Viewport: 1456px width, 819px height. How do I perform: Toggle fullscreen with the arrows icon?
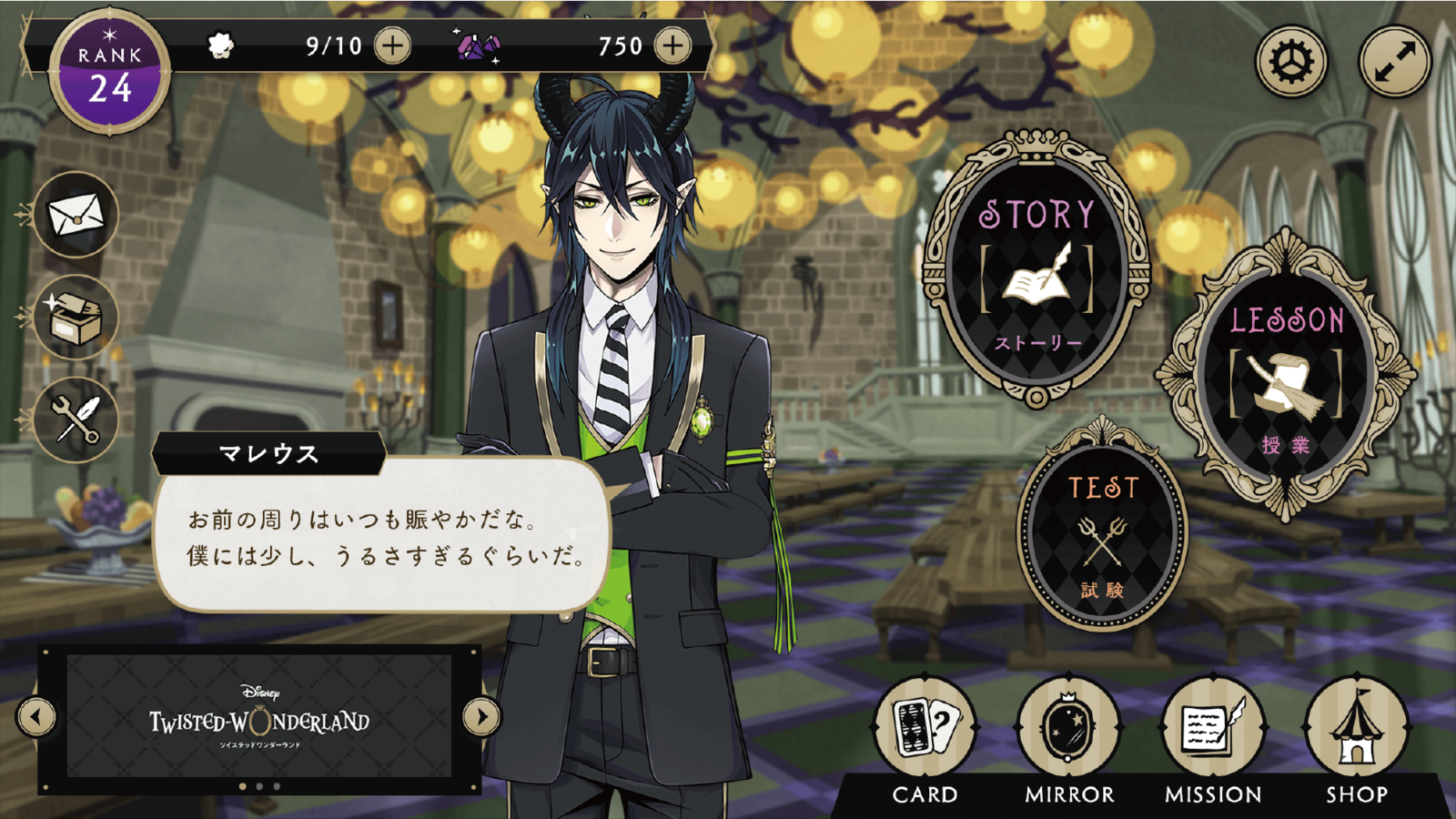tap(1394, 62)
